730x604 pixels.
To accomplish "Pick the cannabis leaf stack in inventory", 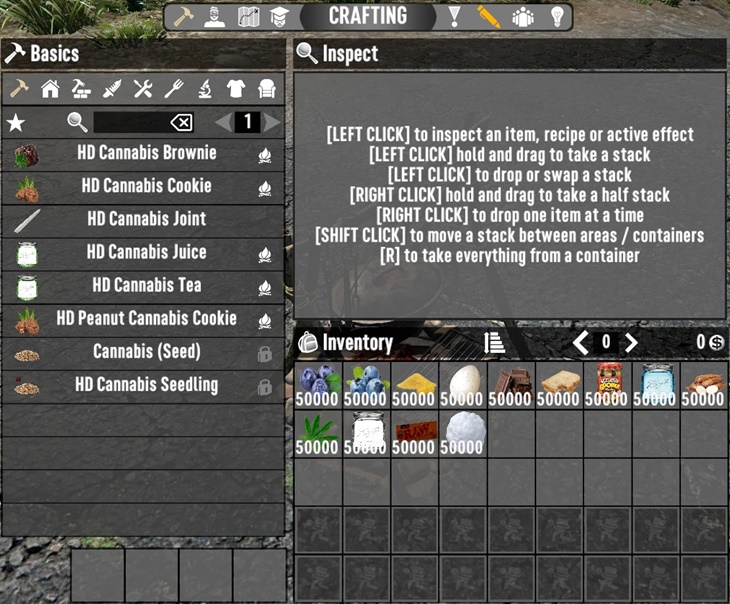I will pyautogui.click(x=317, y=432).
